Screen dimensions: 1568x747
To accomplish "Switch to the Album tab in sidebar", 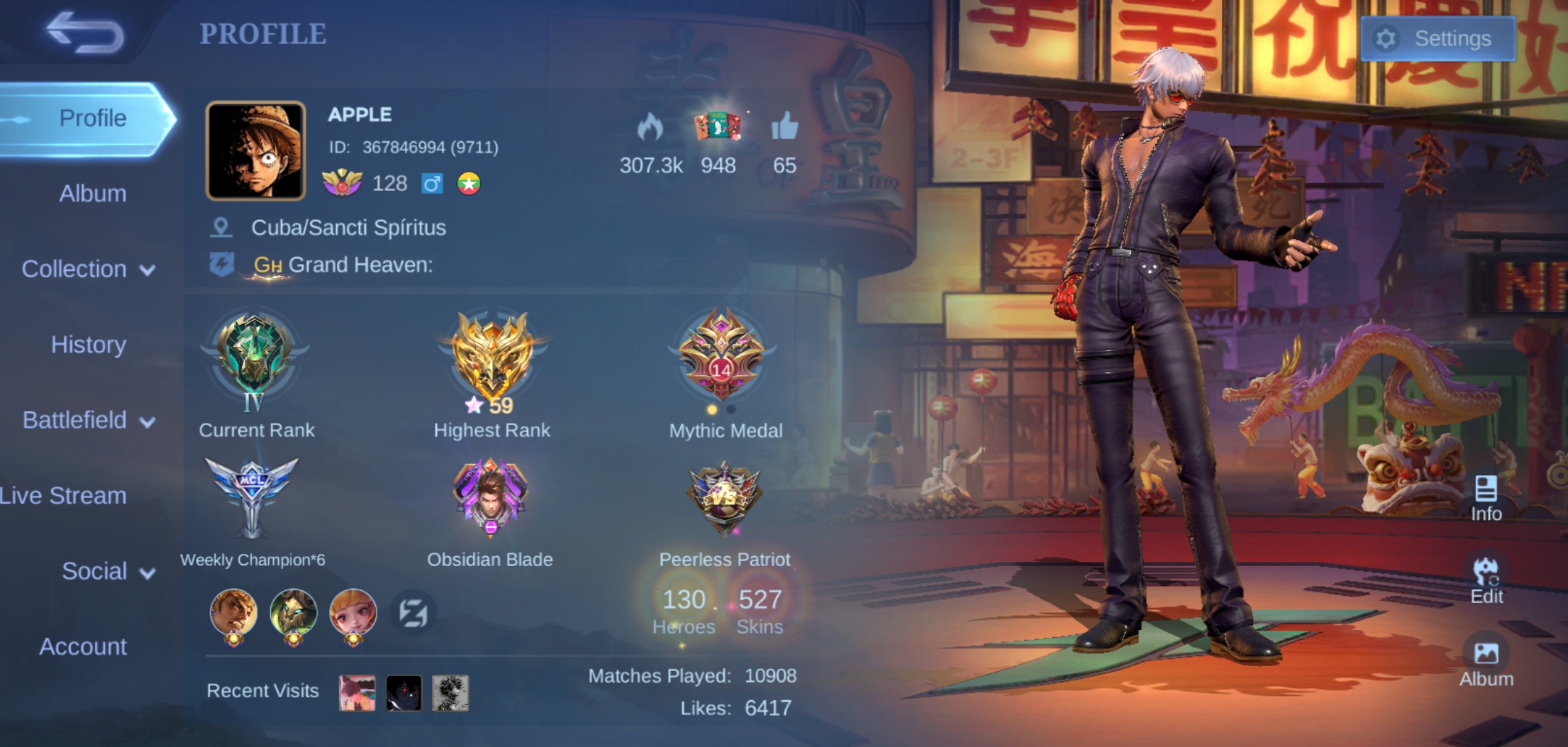I will [92, 194].
